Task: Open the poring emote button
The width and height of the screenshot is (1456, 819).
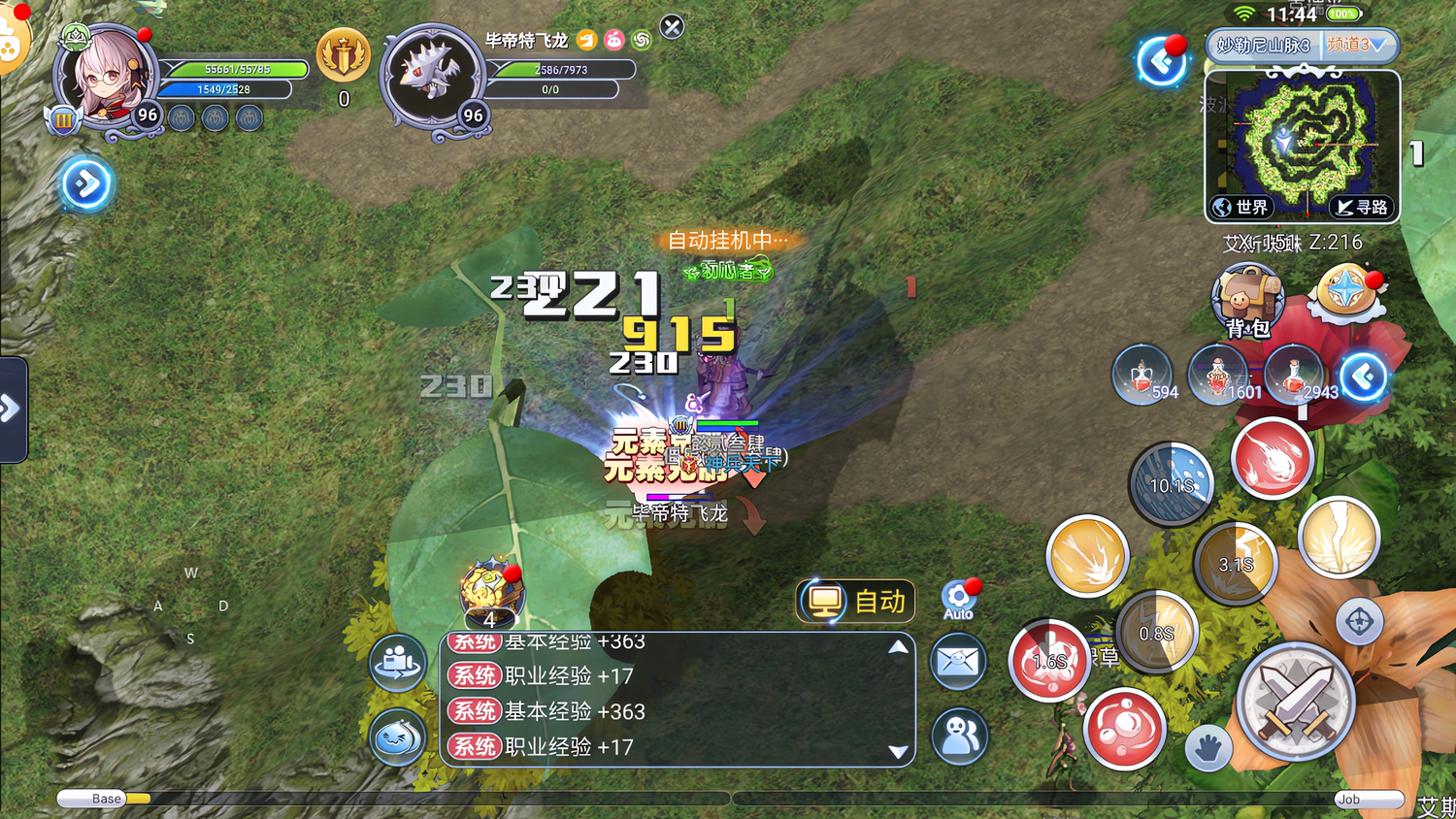Action: point(398,737)
